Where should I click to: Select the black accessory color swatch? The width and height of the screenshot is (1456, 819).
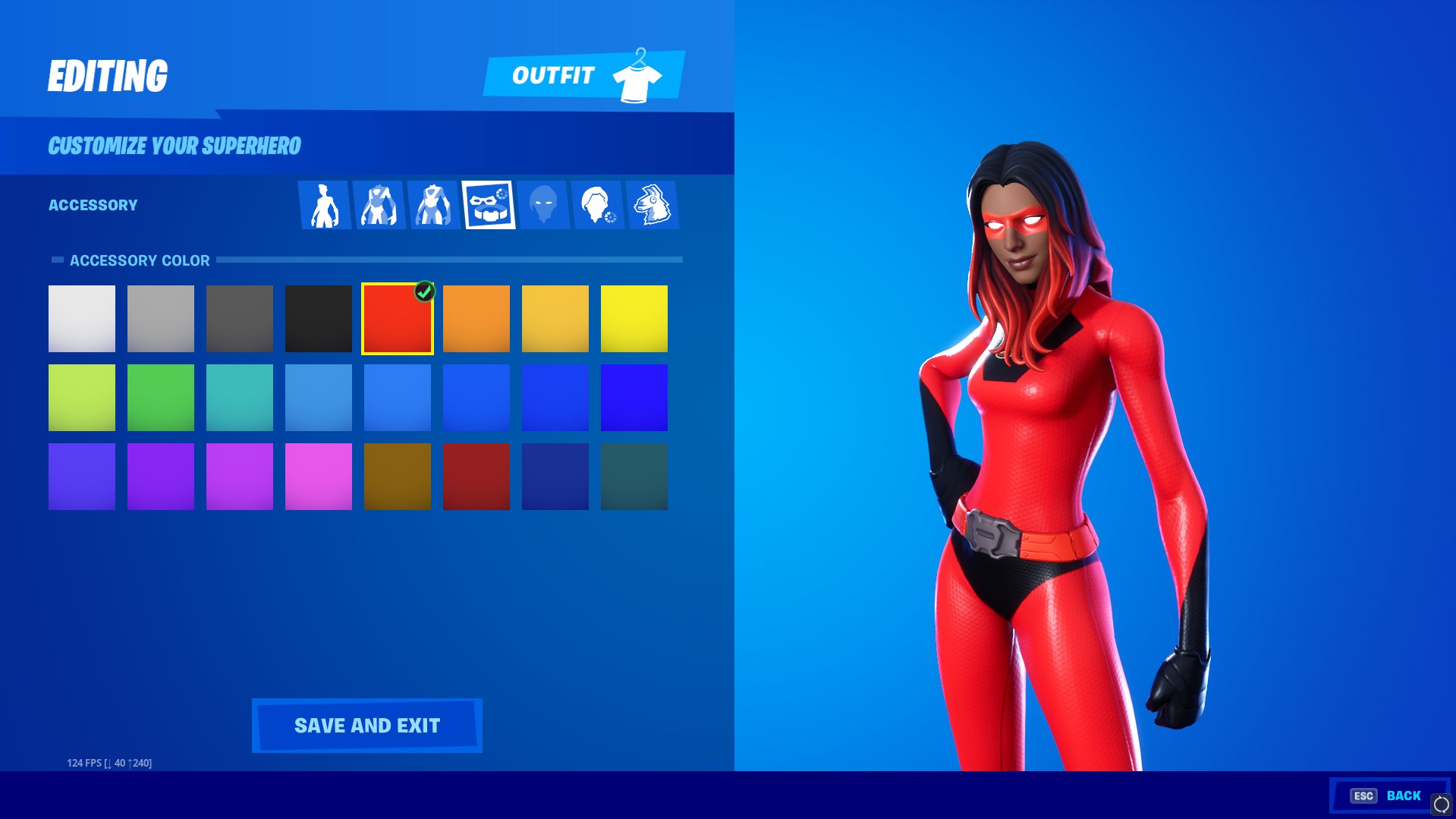[x=318, y=318]
